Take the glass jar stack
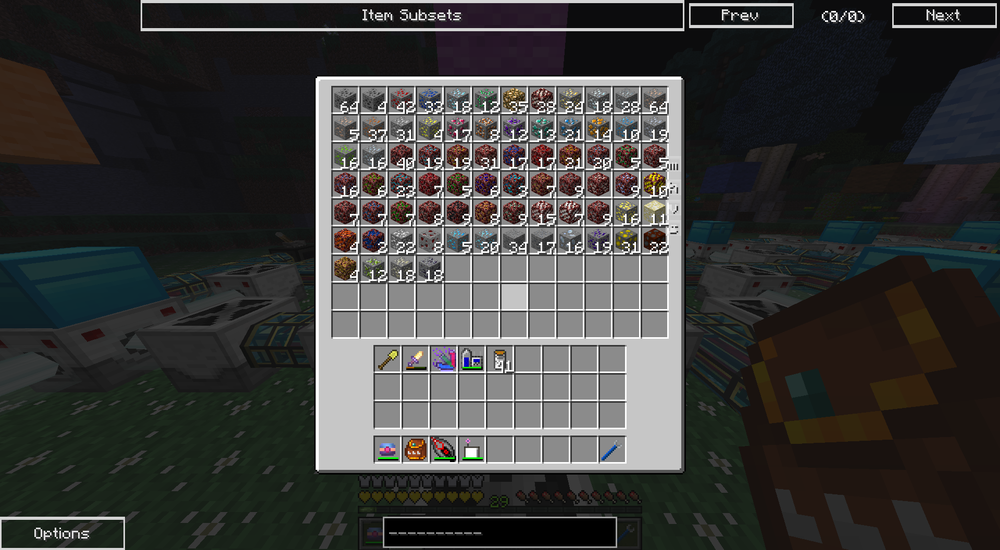Image resolution: width=1000 pixels, height=550 pixels. click(500, 359)
